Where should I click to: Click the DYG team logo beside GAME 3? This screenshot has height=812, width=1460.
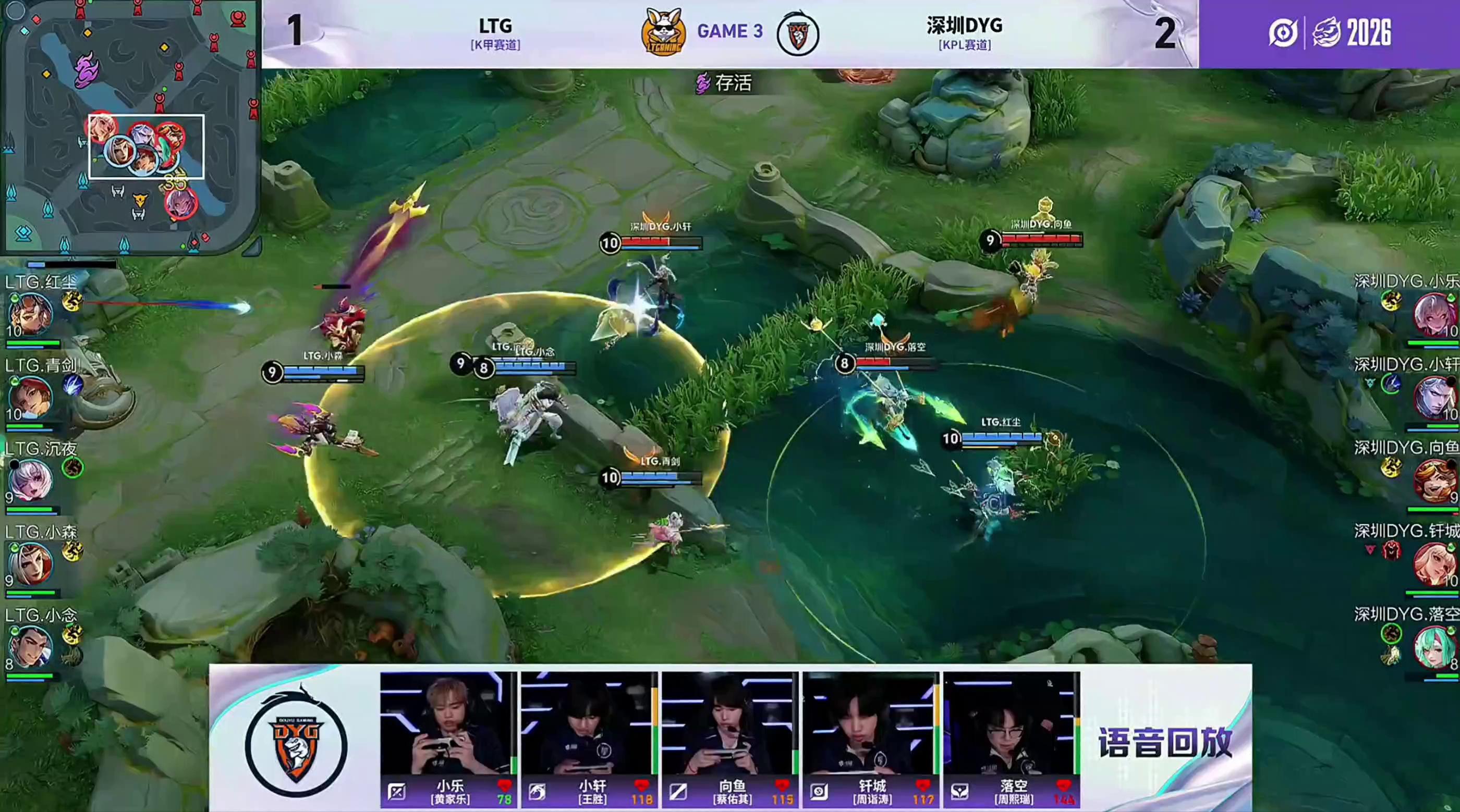797,34
